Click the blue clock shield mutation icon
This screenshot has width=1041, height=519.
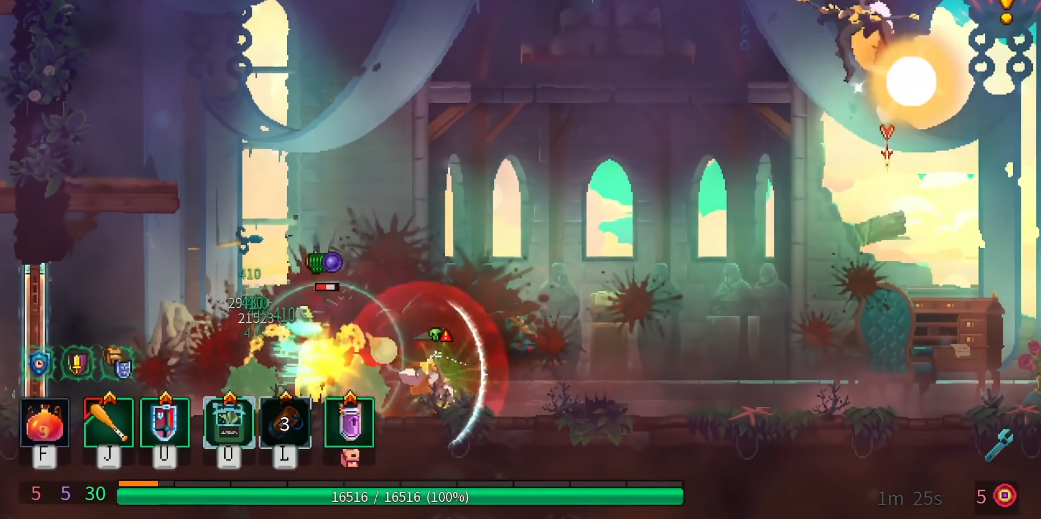39,363
